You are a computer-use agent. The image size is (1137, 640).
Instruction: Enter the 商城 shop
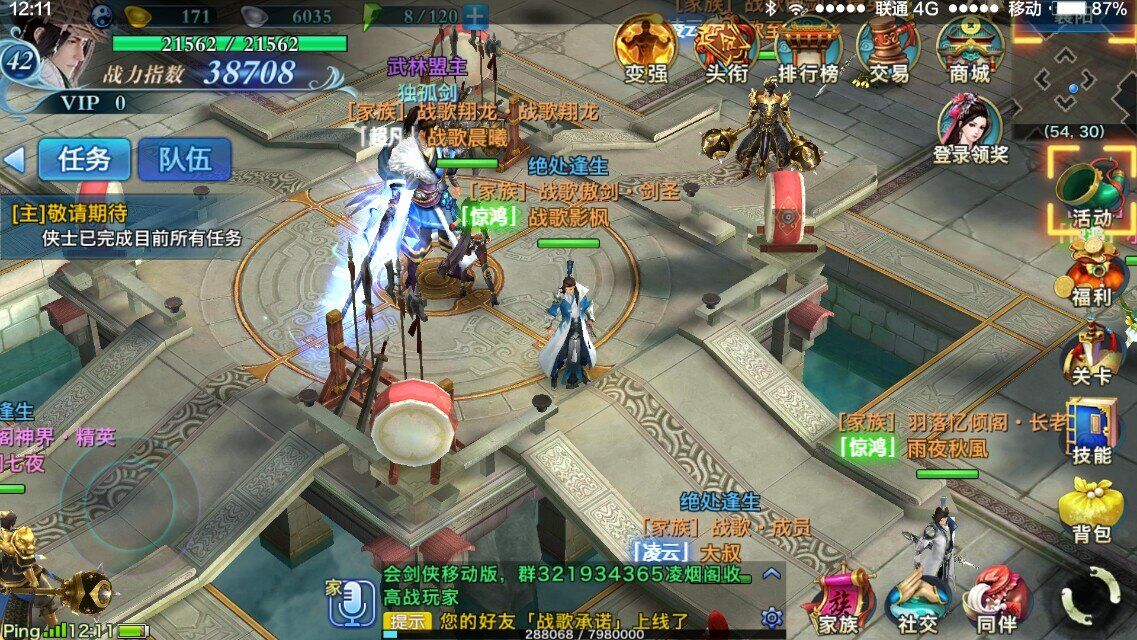tap(968, 48)
